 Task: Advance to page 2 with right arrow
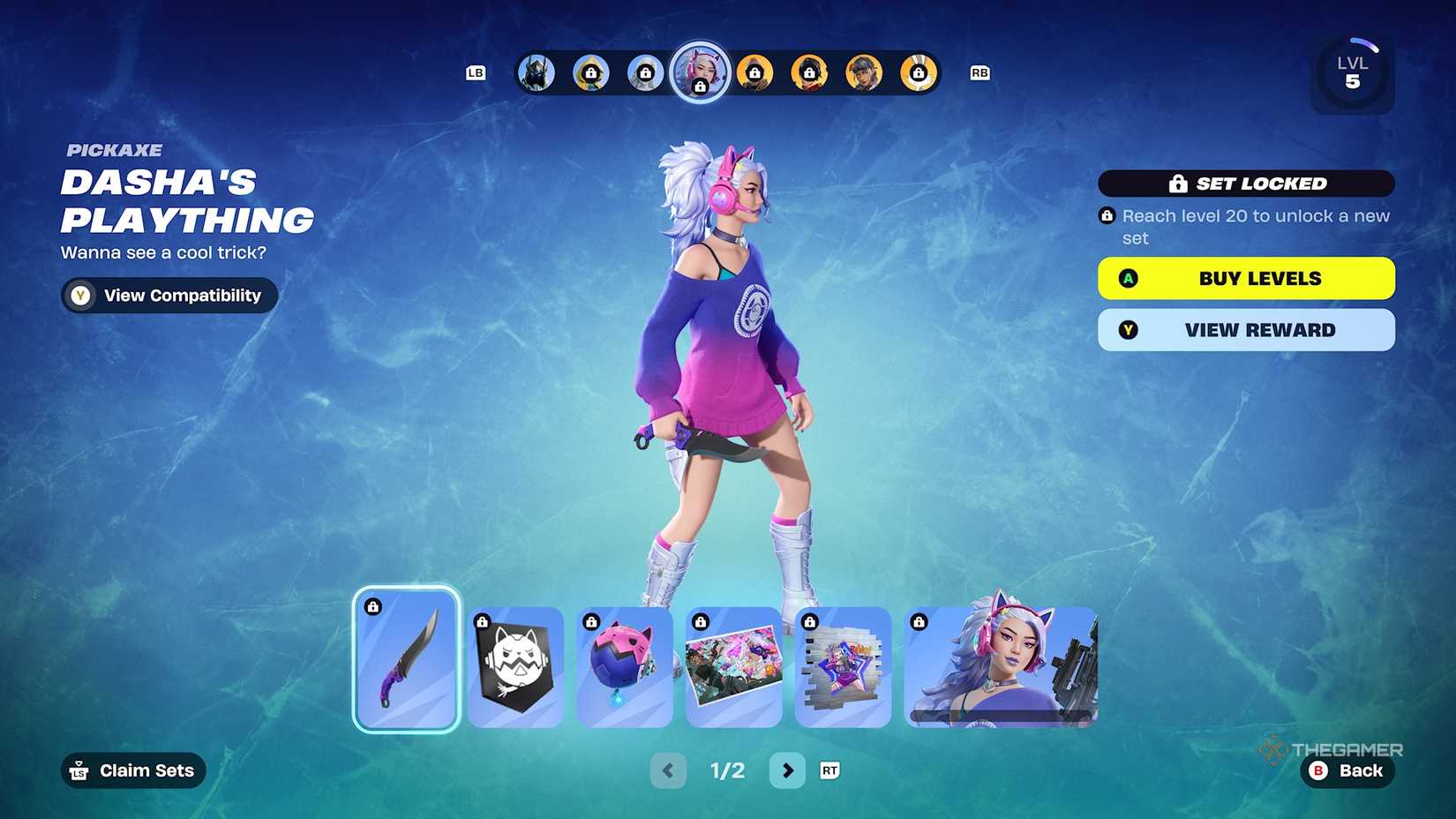[788, 770]
